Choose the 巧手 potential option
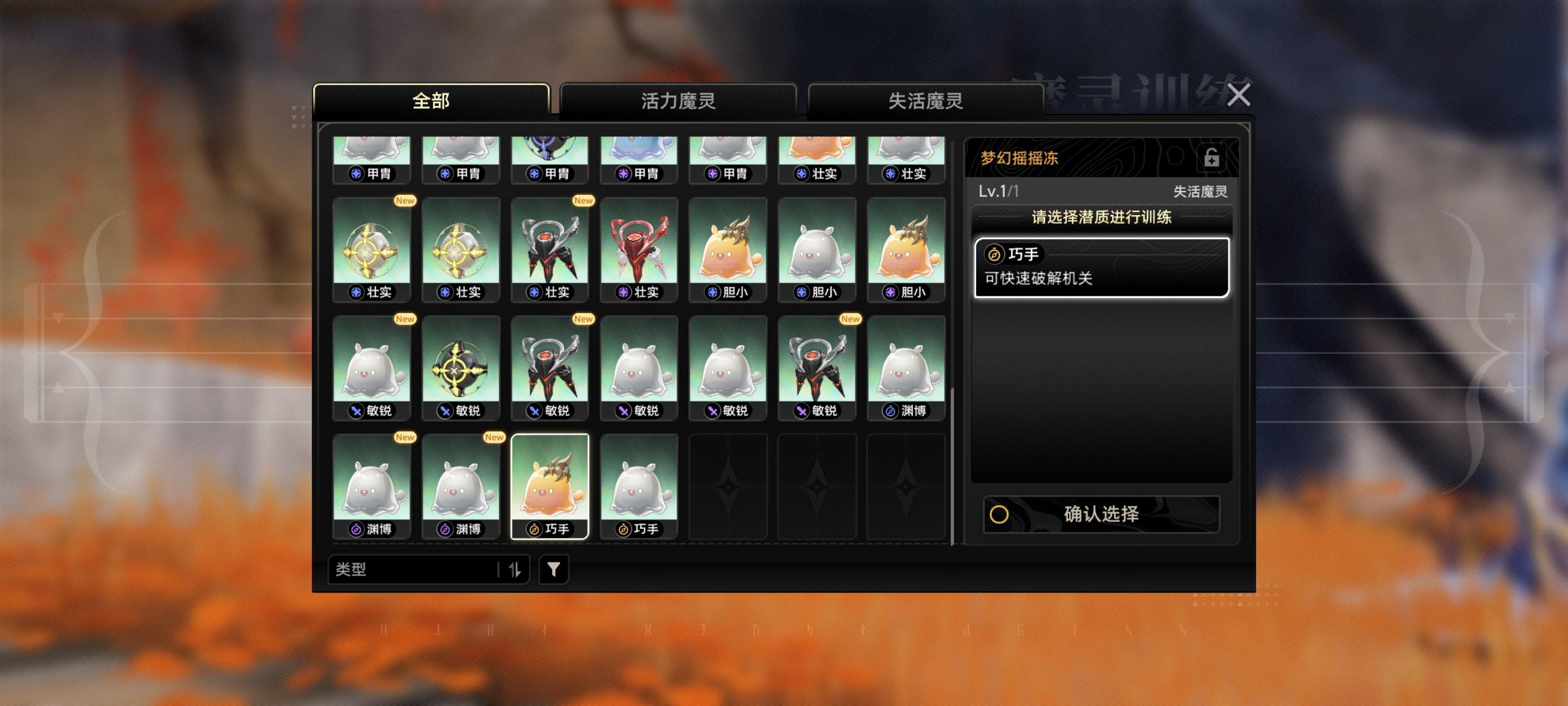Viewport: 1568px width, 706px height. [1101, 267]
